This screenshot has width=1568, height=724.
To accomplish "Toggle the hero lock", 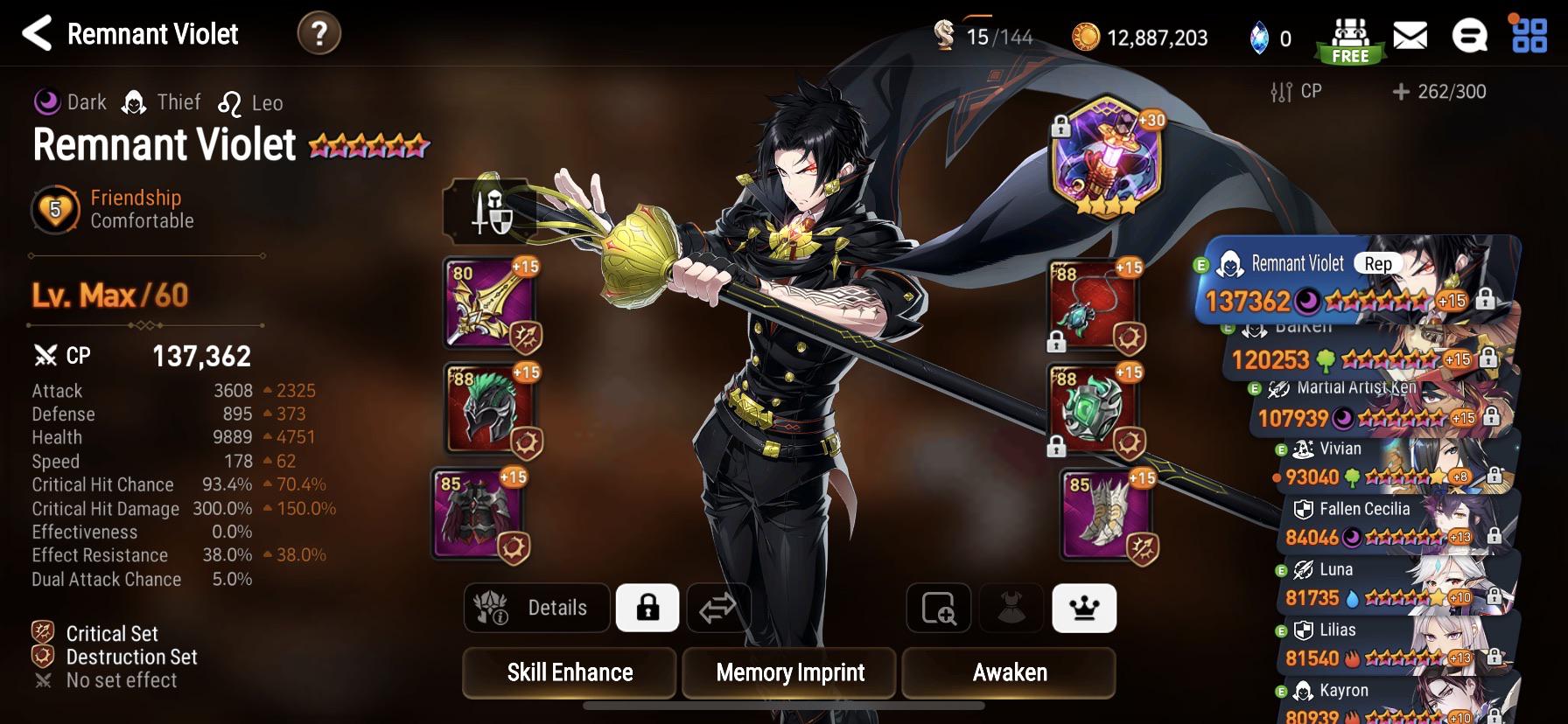I will point(648,608).
